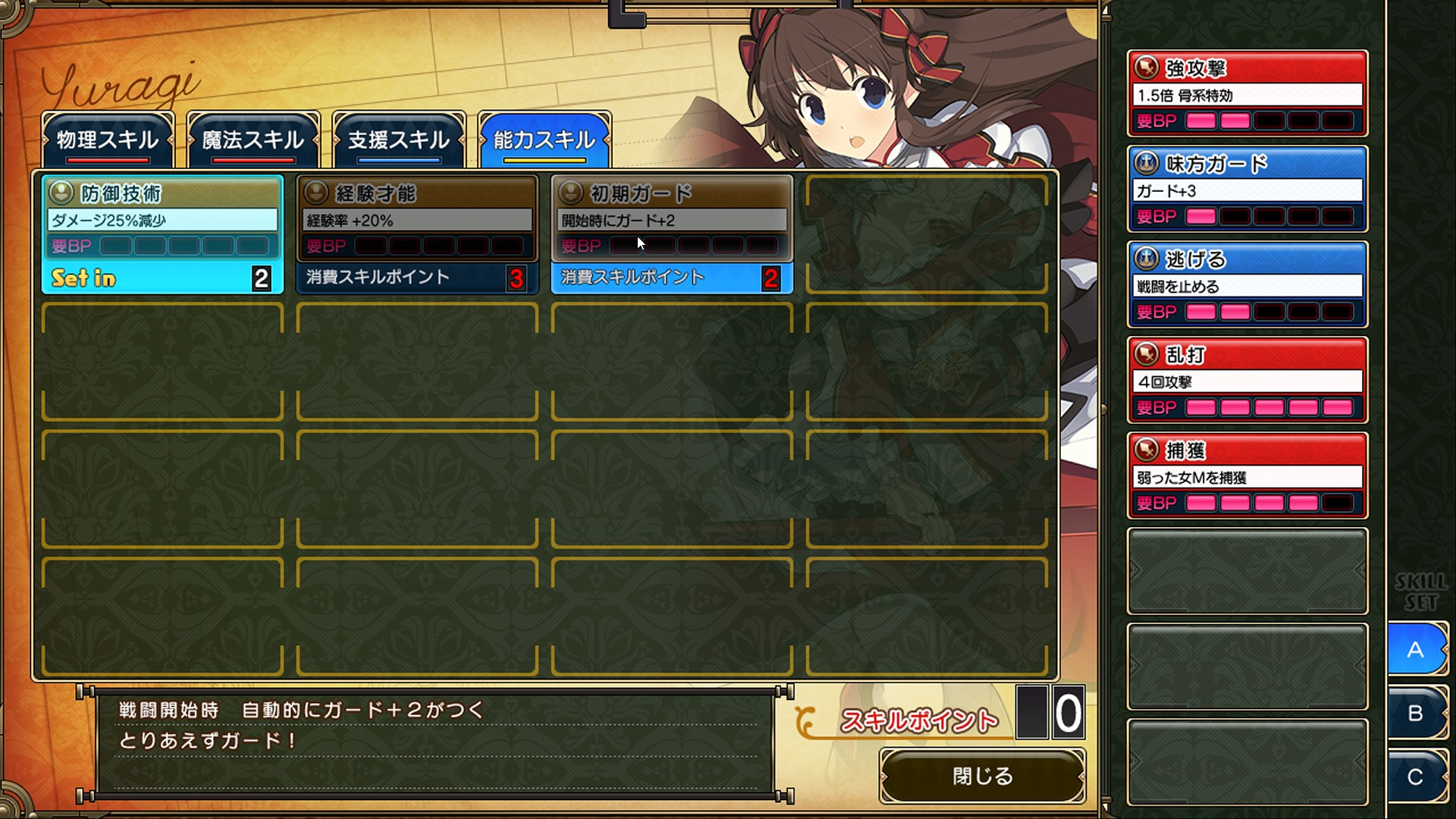
Task: Select the 支援スキル tab
Action: (398, 140)
